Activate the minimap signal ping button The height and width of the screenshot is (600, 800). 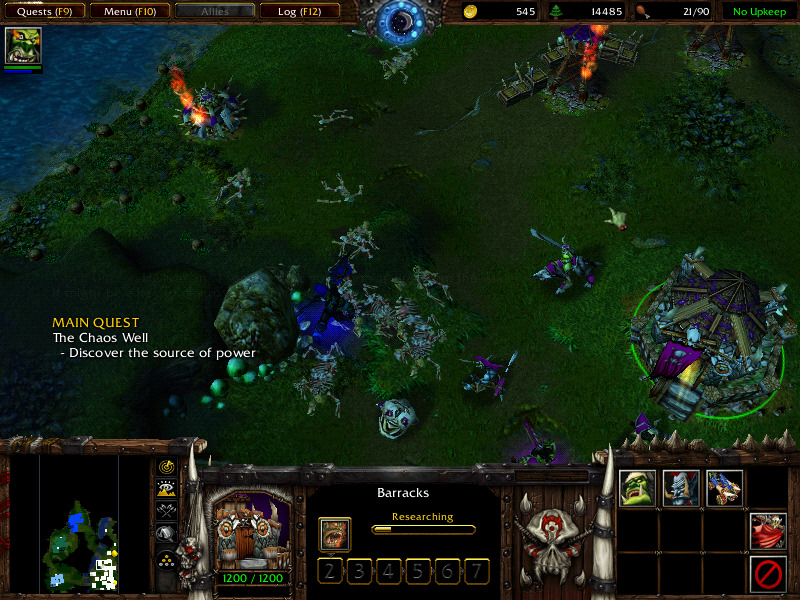pyautogui.click(x=166, y=466)
